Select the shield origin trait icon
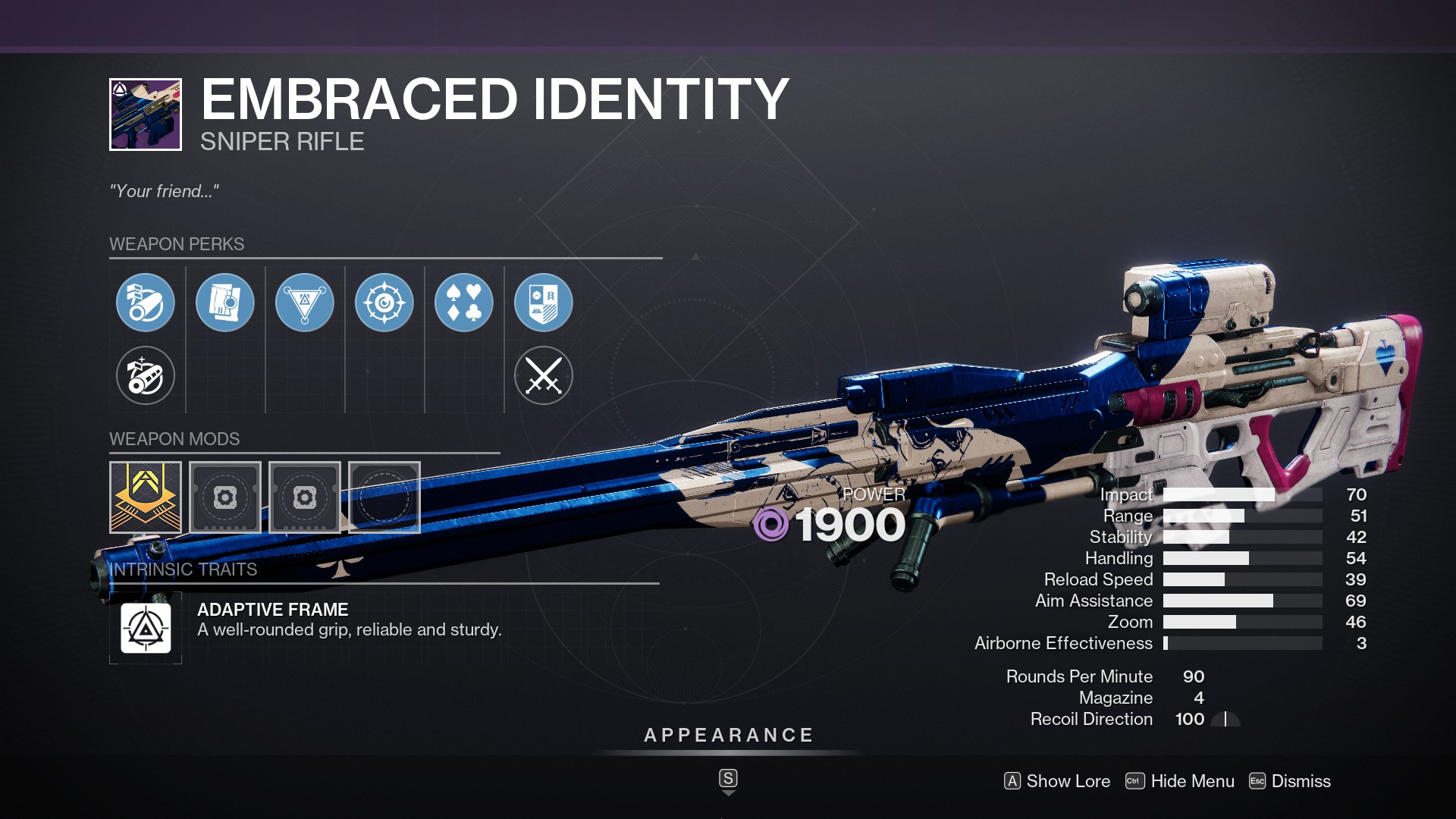Image resolution: width=1456 pixels, height=819 pixels. click(544, 303)
